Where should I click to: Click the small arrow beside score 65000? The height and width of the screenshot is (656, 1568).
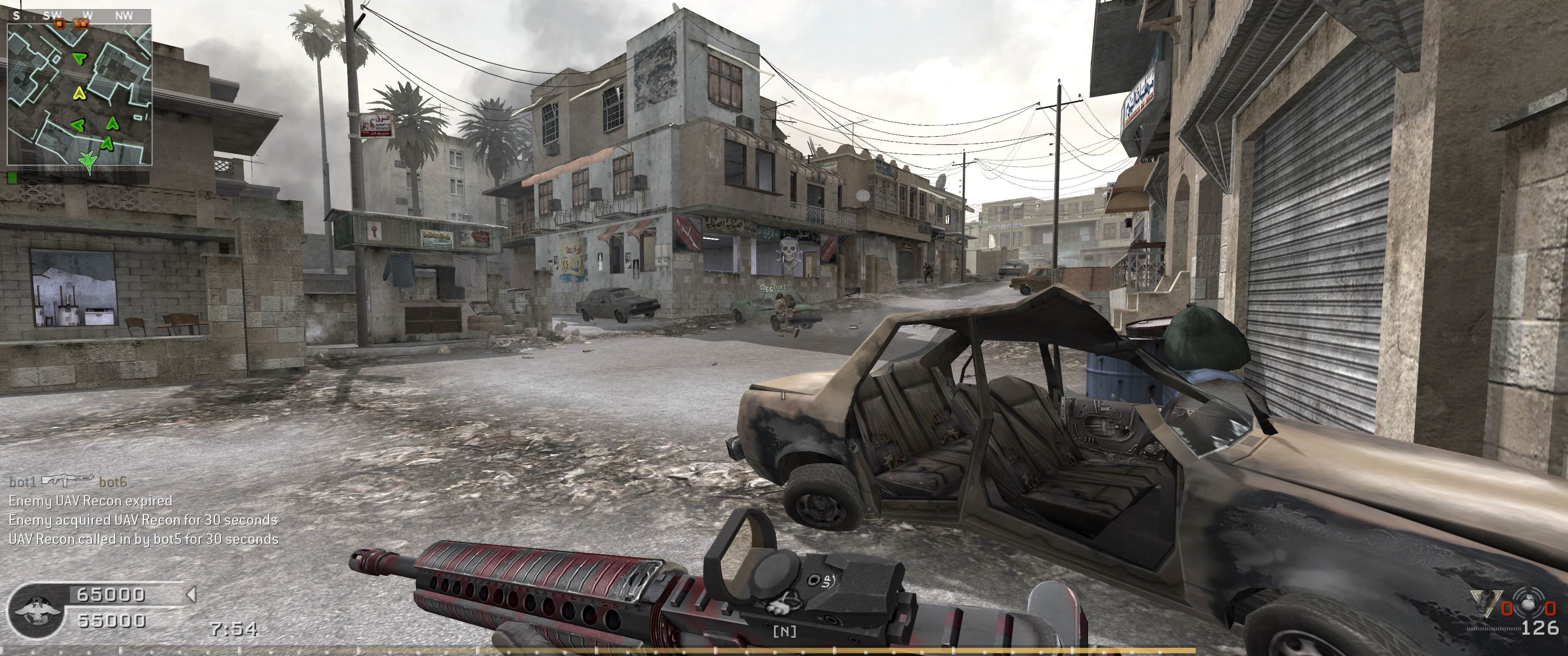pyautogui.click(x=191, y=593)
